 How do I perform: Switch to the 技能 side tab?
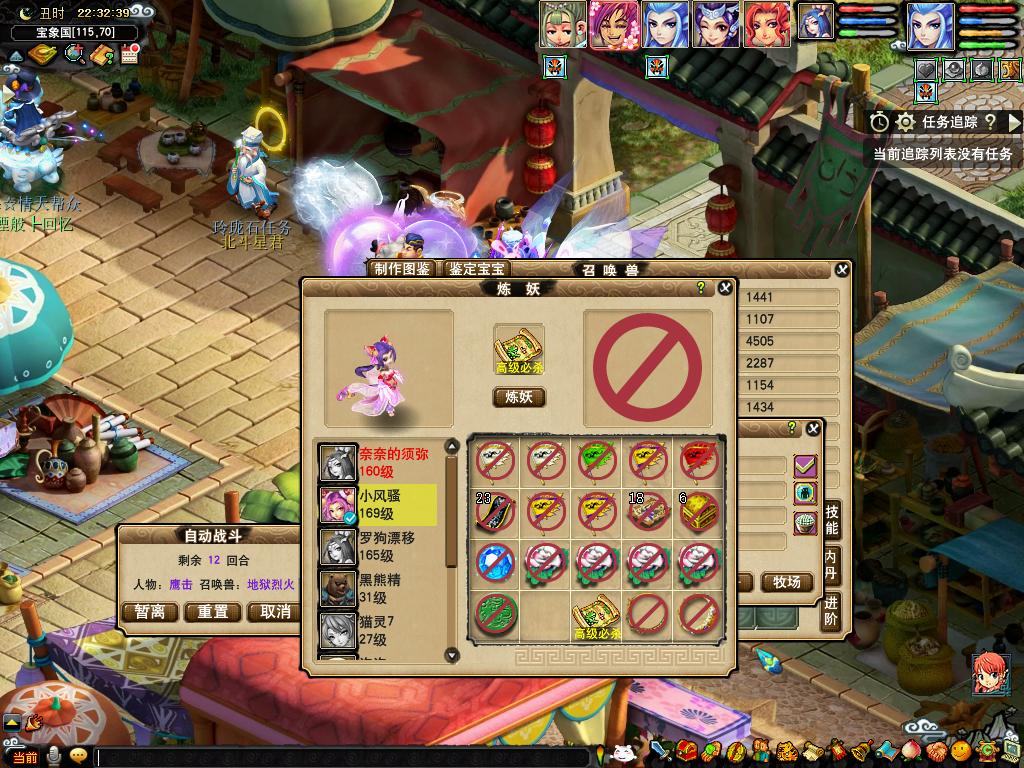(832, 519)
